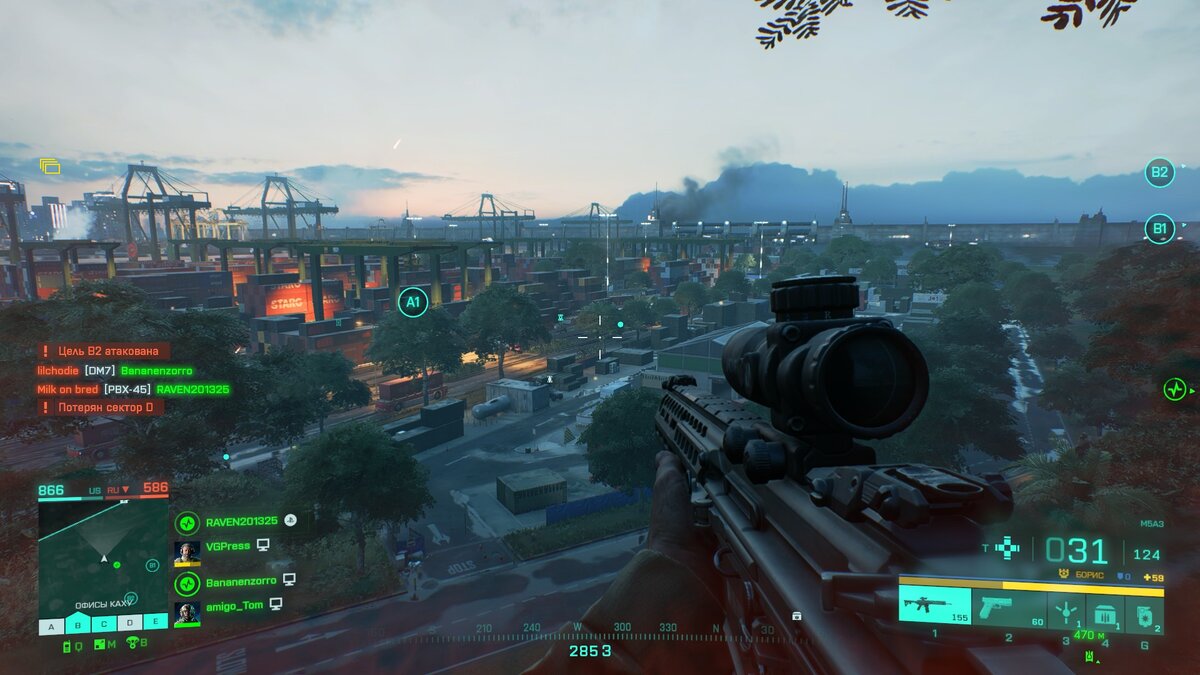Pick sector D on the sector bar
This screenshot has height=675, width=1200.
click(x=129, y=625)
